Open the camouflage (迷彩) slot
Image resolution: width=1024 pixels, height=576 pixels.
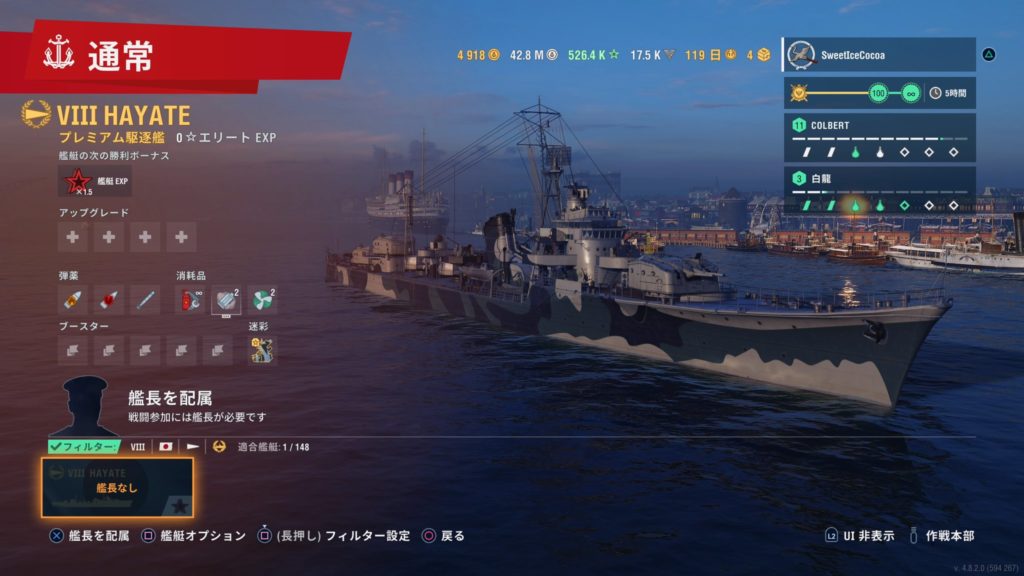[262, 350]
